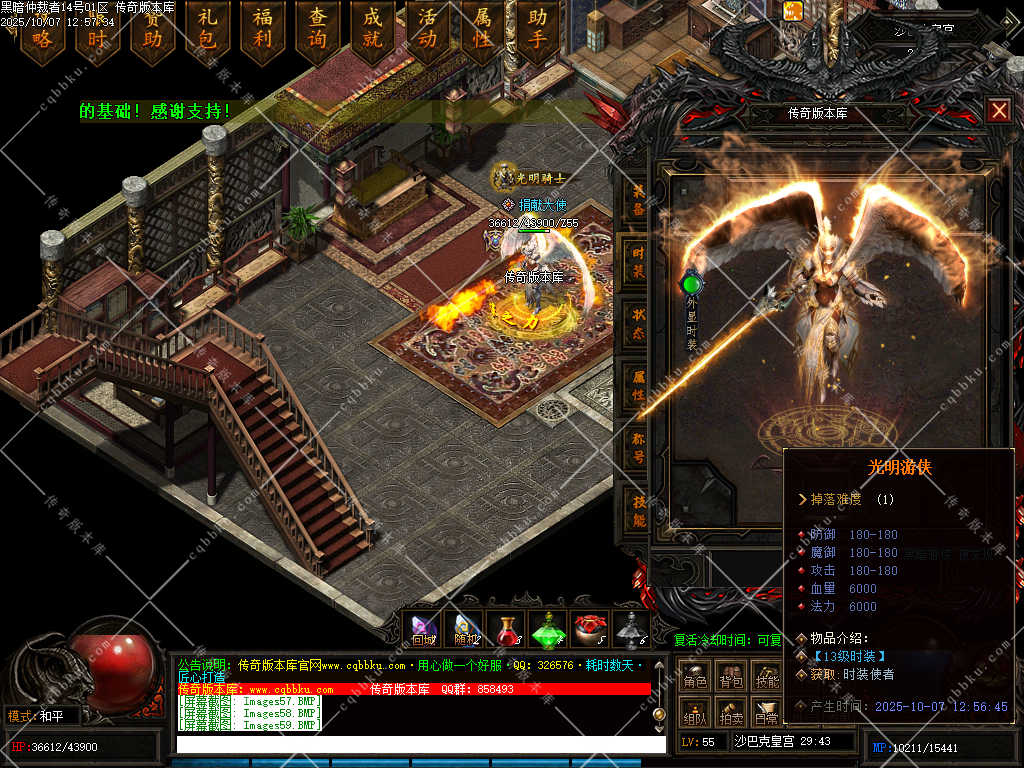
Task: Open the 查询 query banner
Action: (318, 30)
